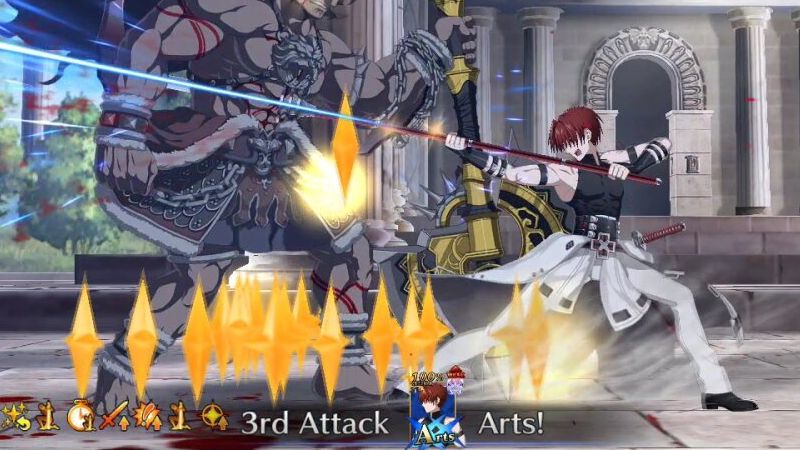Inspect the crosshair critical-up buff icon

click(x=213, y=416)
